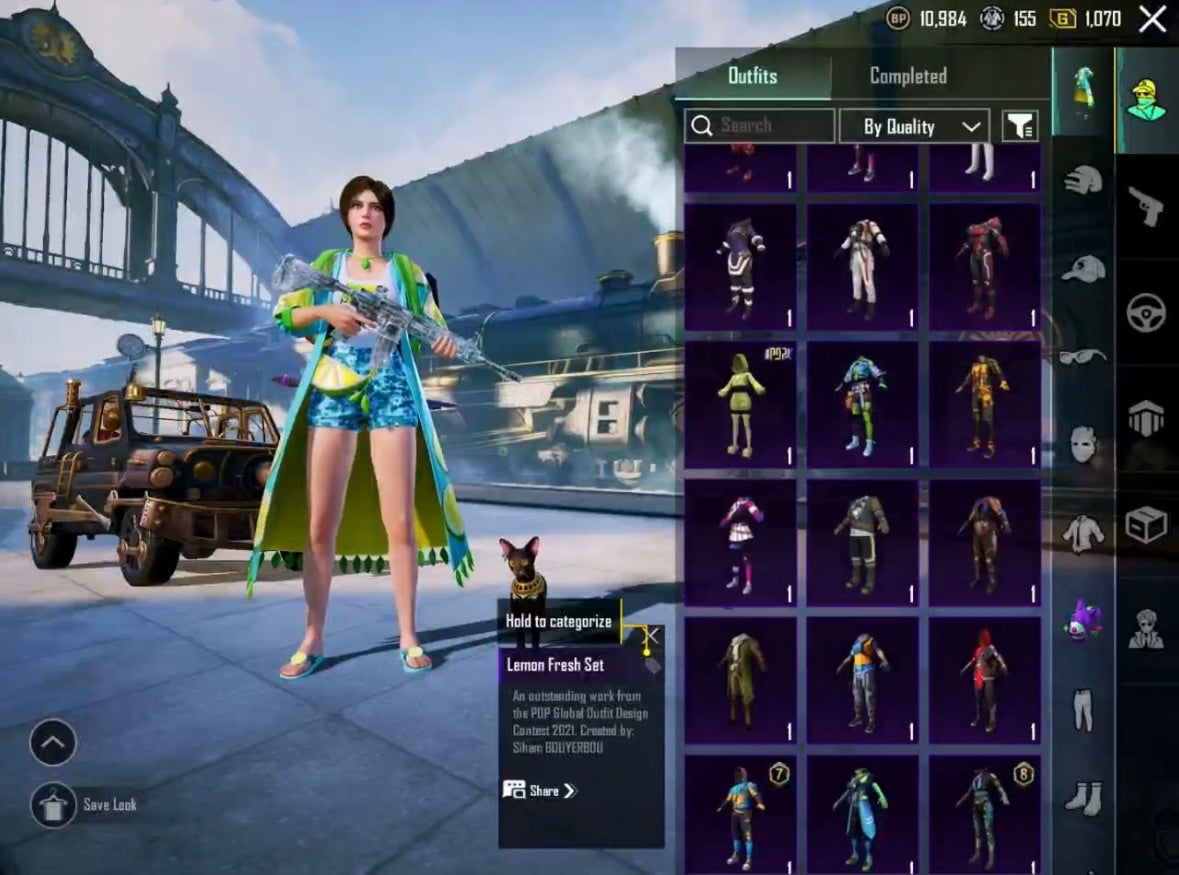The width and height of the screenshot is (1179, 875).
Task: Open the filter funnel options
Action: (x=1020, y=127)
